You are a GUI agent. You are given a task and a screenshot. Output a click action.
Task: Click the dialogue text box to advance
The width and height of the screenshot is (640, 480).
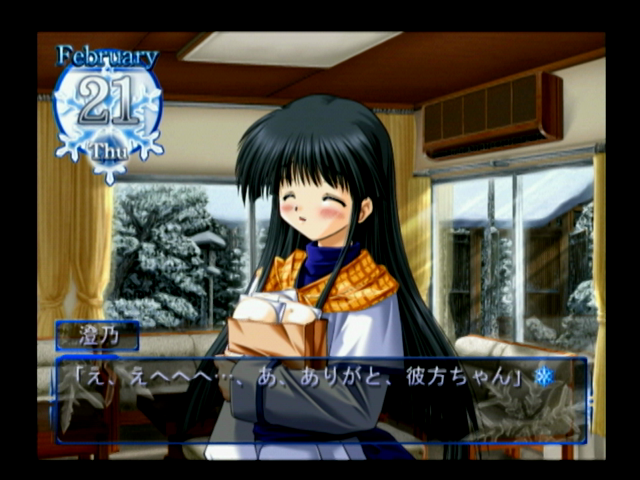point(320,400)
